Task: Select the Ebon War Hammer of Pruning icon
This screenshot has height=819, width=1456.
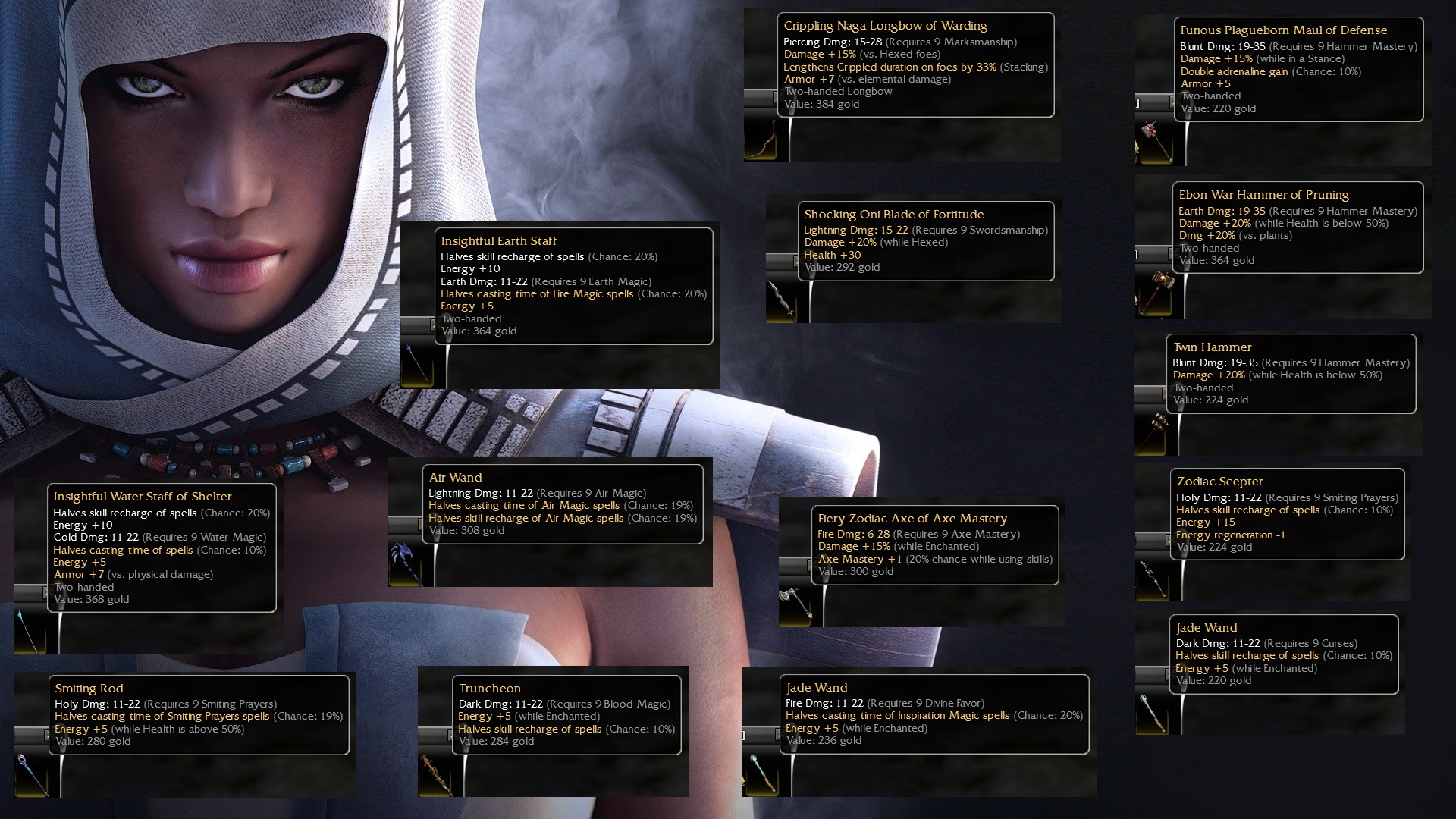Action: click(1153, 293)
